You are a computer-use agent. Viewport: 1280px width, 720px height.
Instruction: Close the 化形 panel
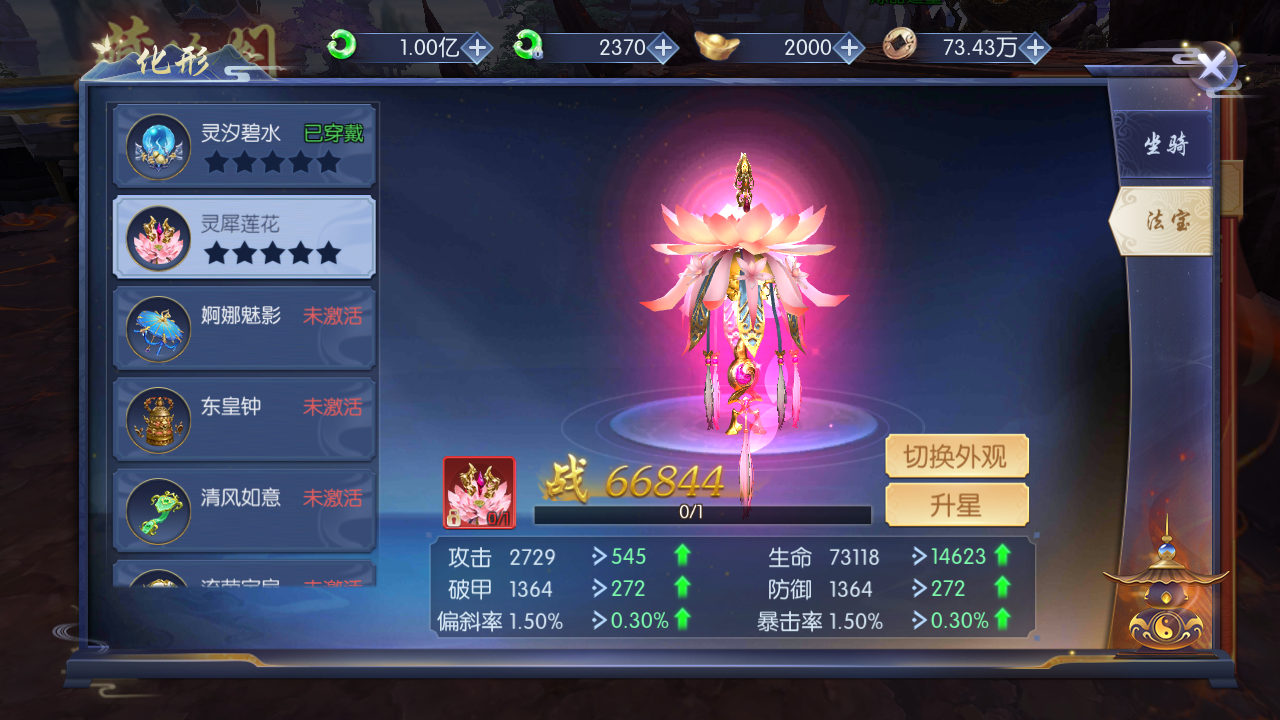1212,68
